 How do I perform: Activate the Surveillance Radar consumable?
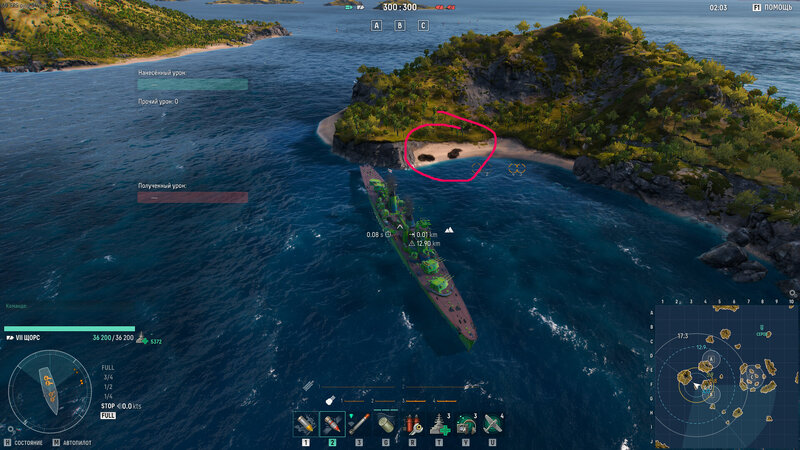click(465, 423)
